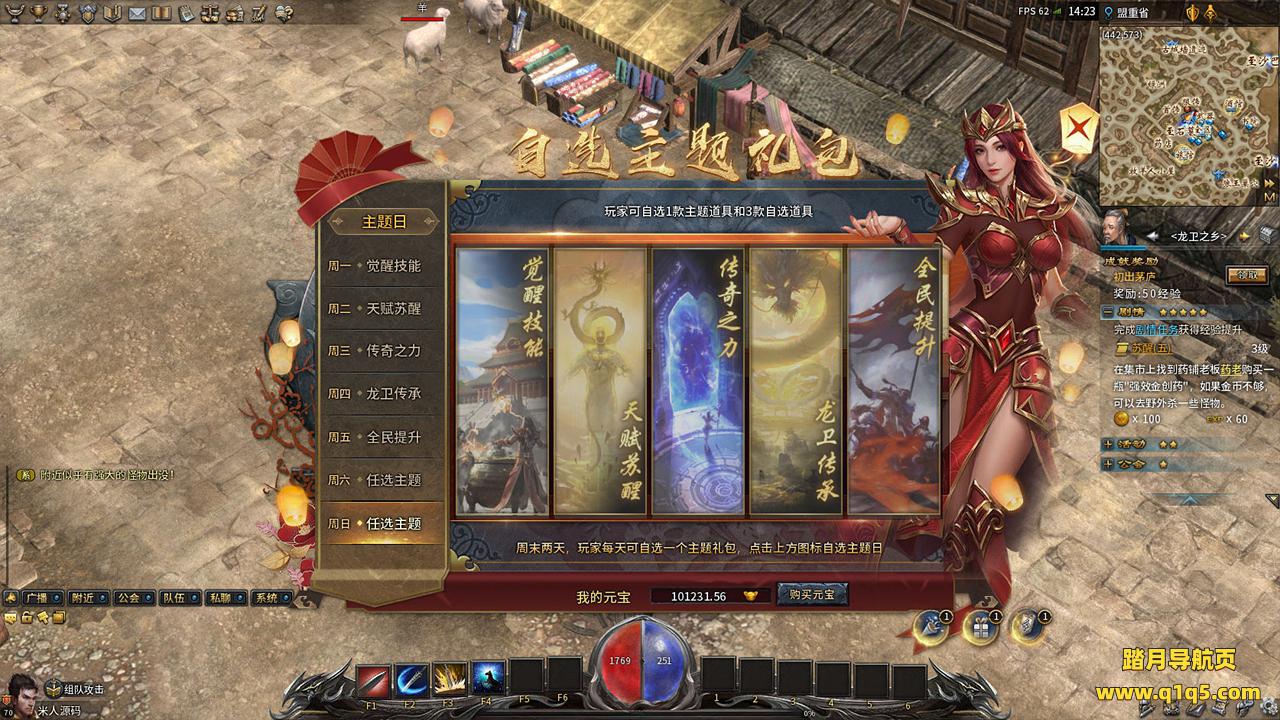
Task: Switch chat to the 附近 channel
Action: pyautogui.click(x=83, y=598)
